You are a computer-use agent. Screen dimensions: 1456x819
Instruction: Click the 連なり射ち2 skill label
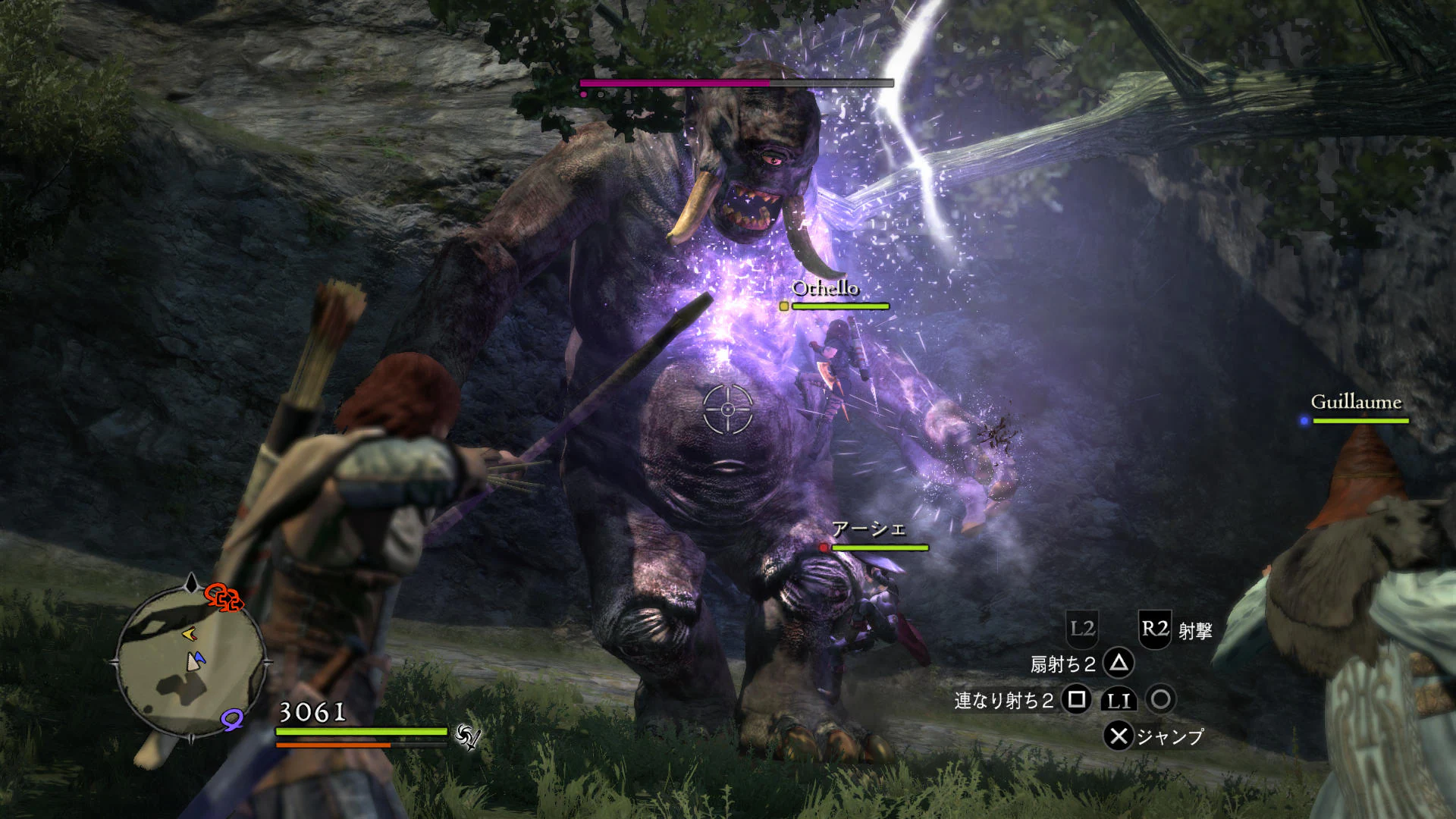(1005, 700)
